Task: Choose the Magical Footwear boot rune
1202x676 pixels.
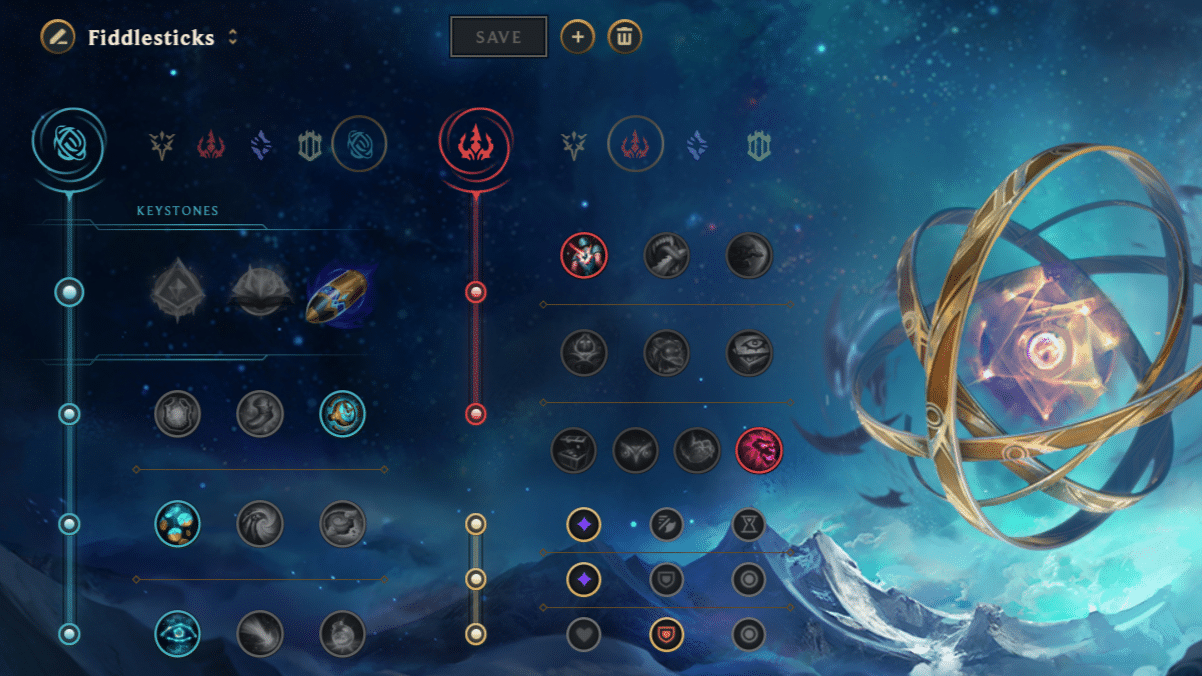Action: coord(260,413)
